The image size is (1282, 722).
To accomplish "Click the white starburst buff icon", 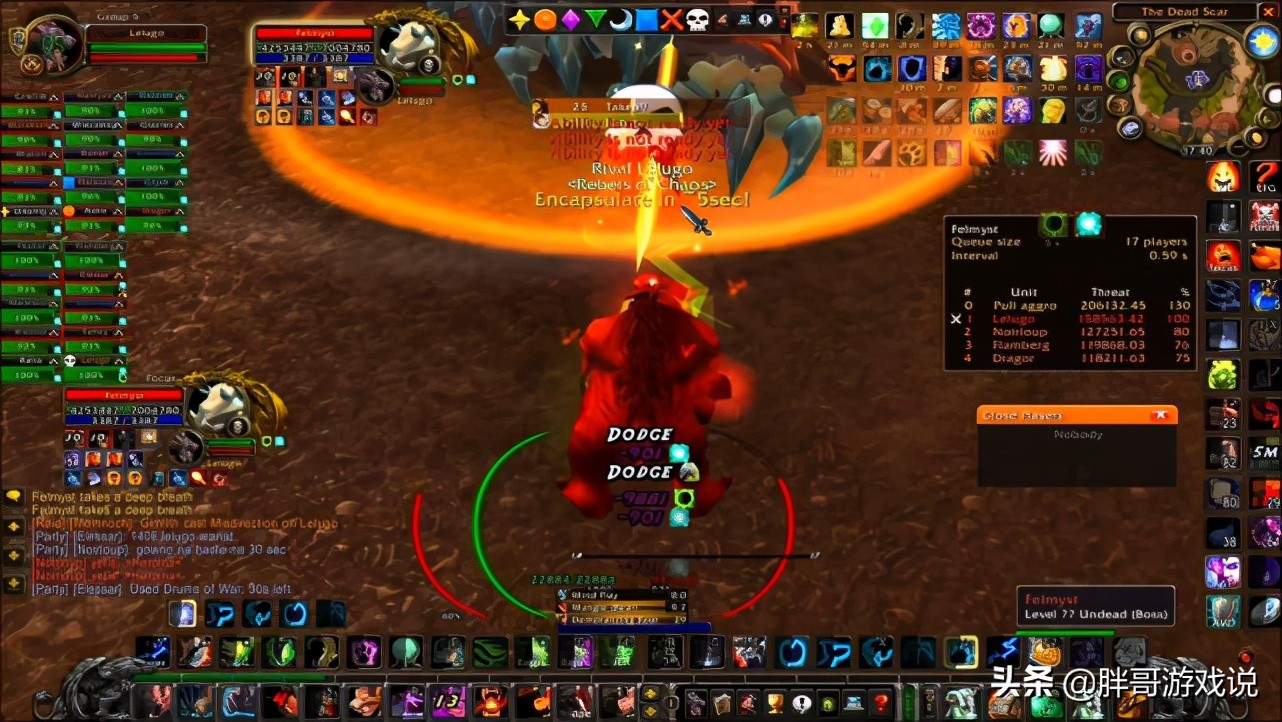I will 1052,153.
